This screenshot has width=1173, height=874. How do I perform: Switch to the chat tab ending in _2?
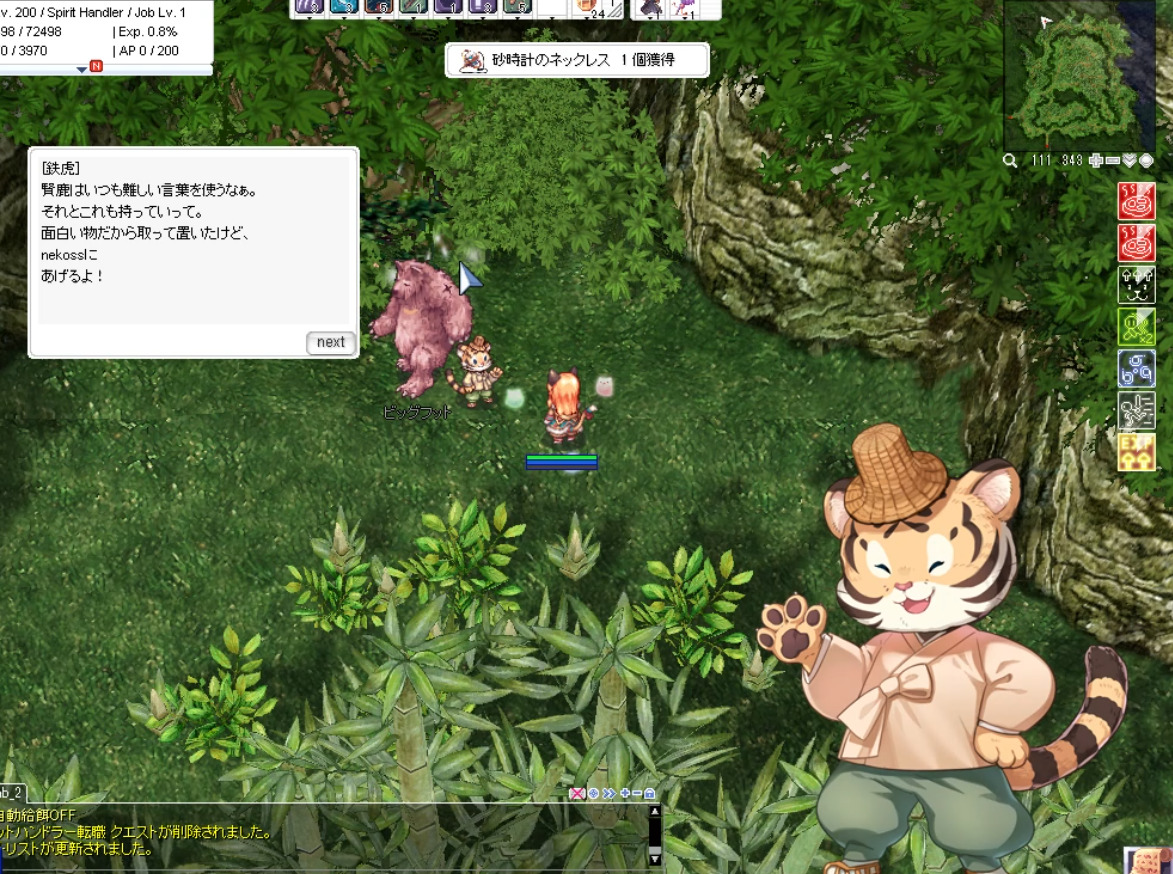click(x=12, y=792)
